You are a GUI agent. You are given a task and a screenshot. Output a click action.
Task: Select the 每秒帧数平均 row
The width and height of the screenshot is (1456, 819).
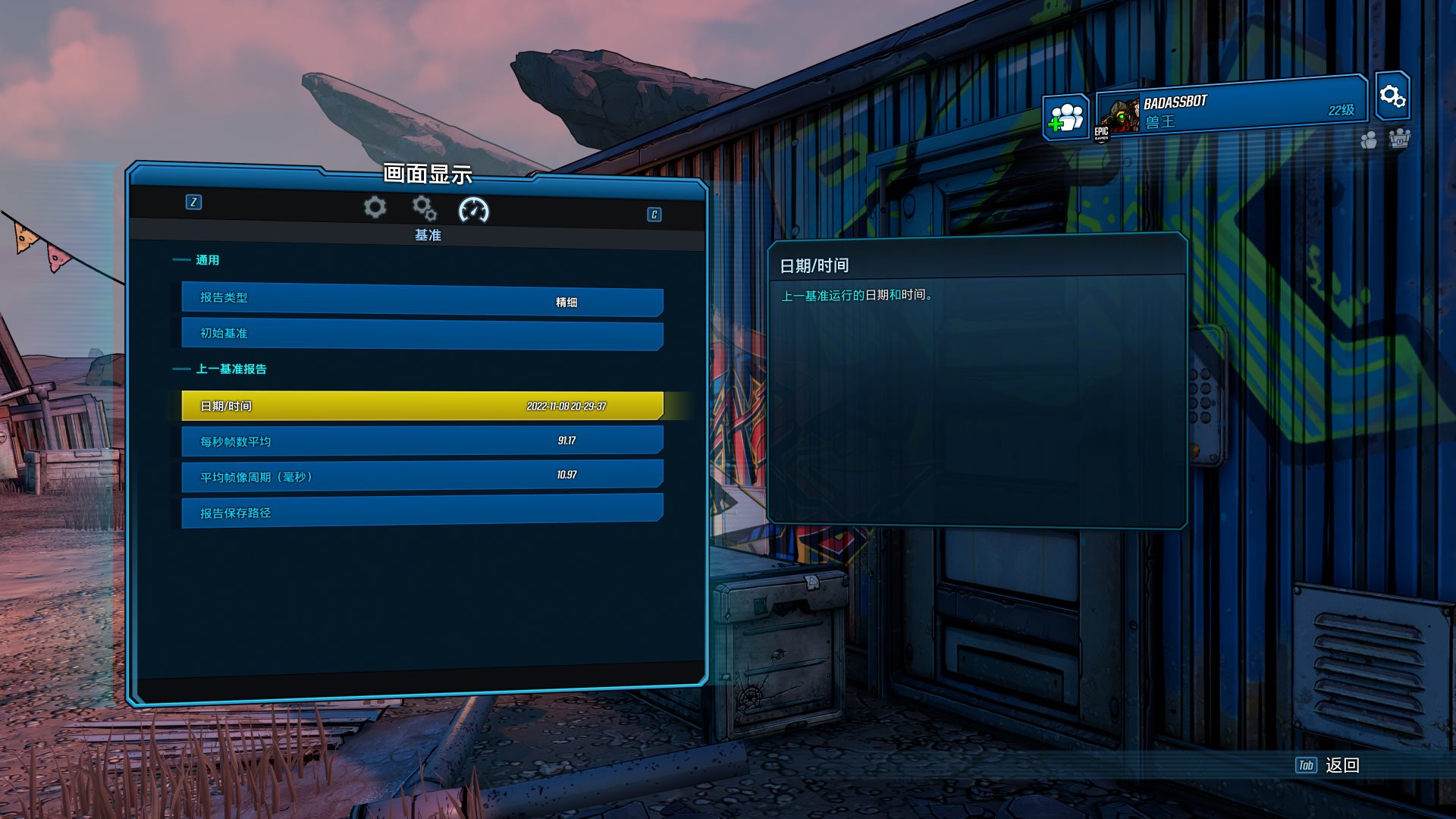click(422, 441)
